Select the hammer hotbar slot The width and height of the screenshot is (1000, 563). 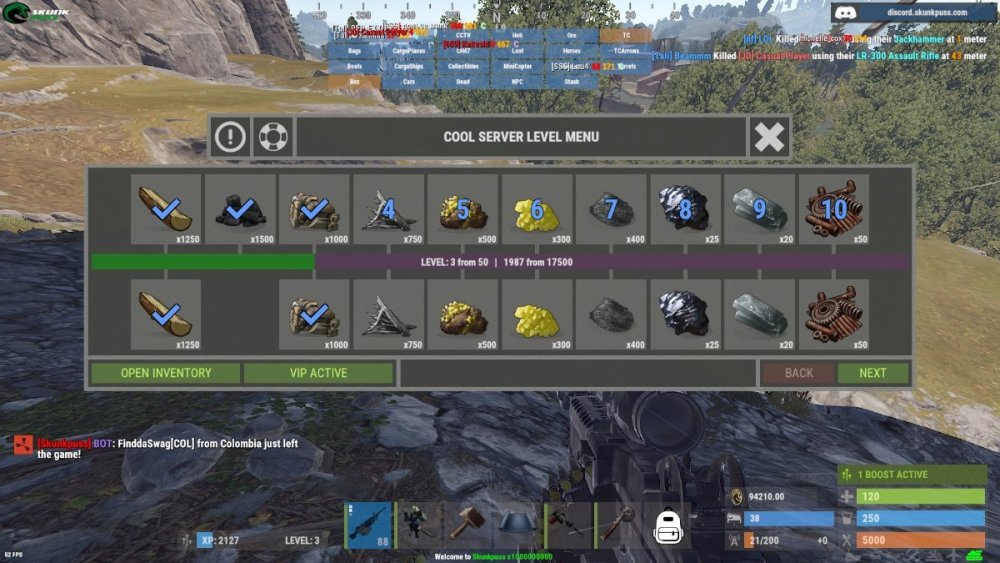(466, 524)
